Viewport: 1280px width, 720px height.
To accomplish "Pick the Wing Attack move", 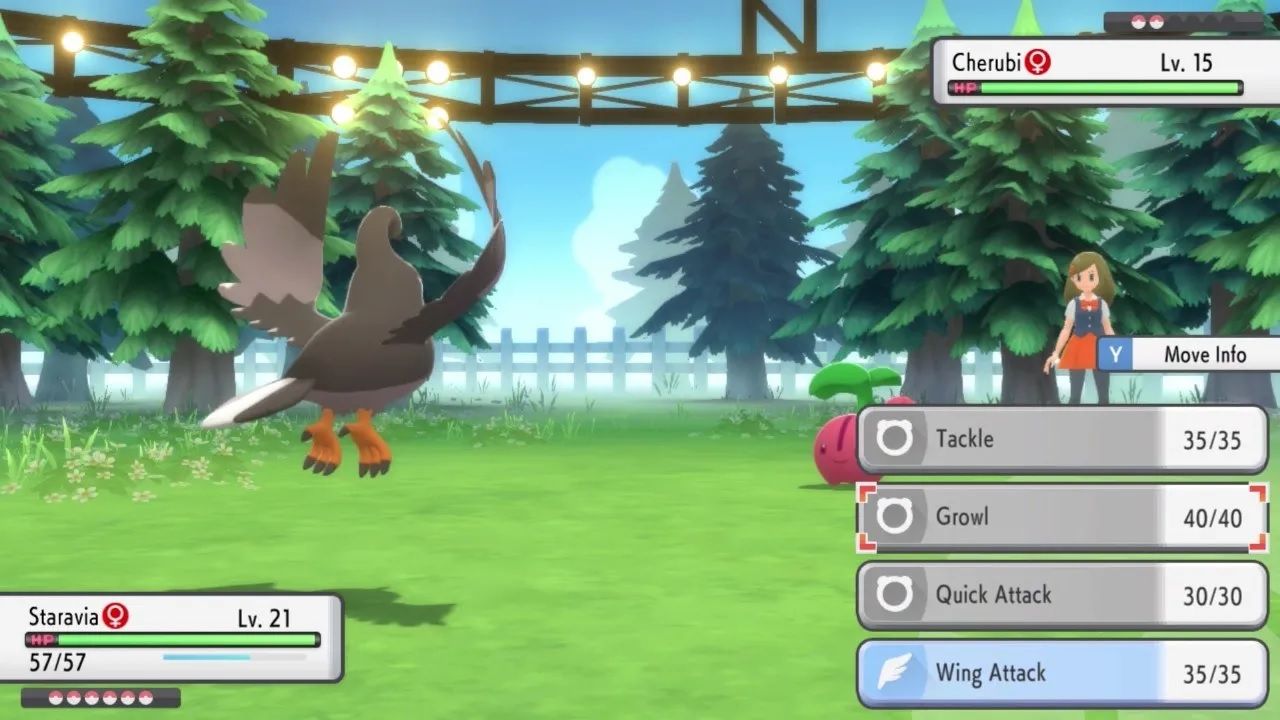I will tap(1062, 673).
